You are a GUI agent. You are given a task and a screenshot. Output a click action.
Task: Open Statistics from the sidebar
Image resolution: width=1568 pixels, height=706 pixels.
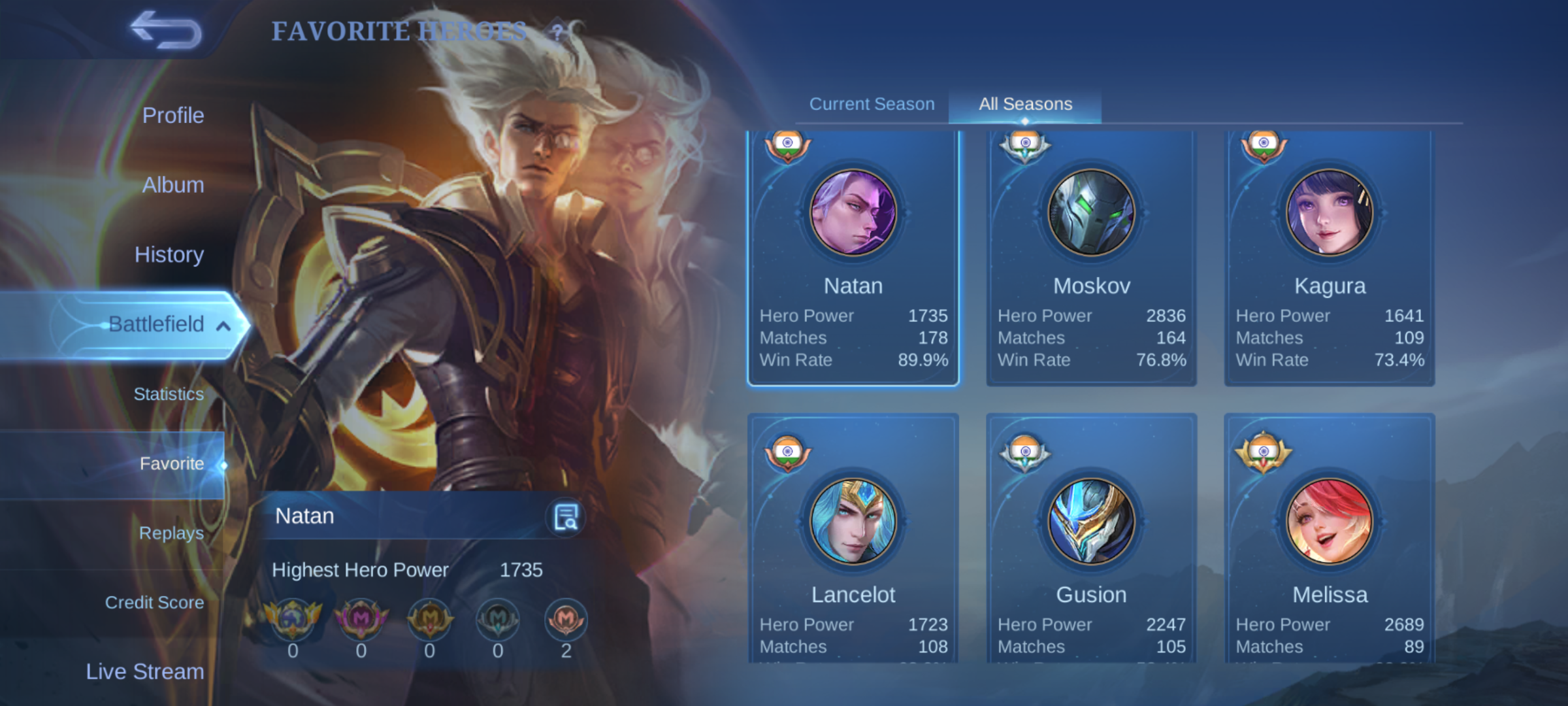click(169, 394)
